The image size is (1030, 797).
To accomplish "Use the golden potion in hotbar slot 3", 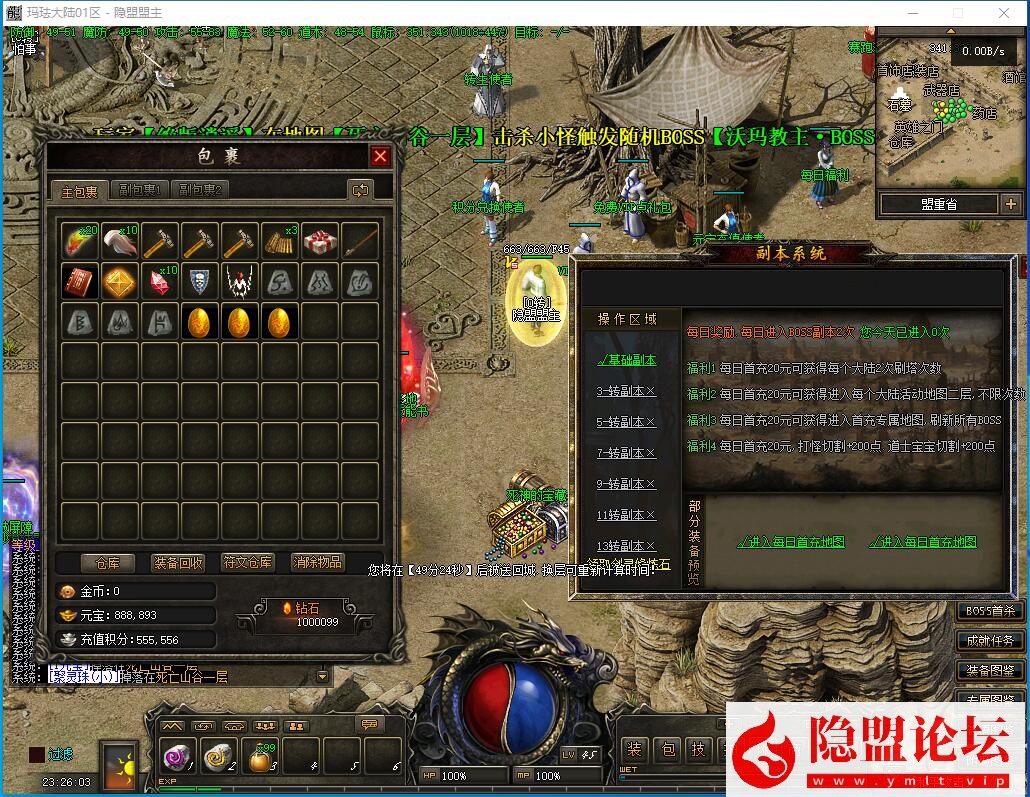I will click(x=261, y=758).
